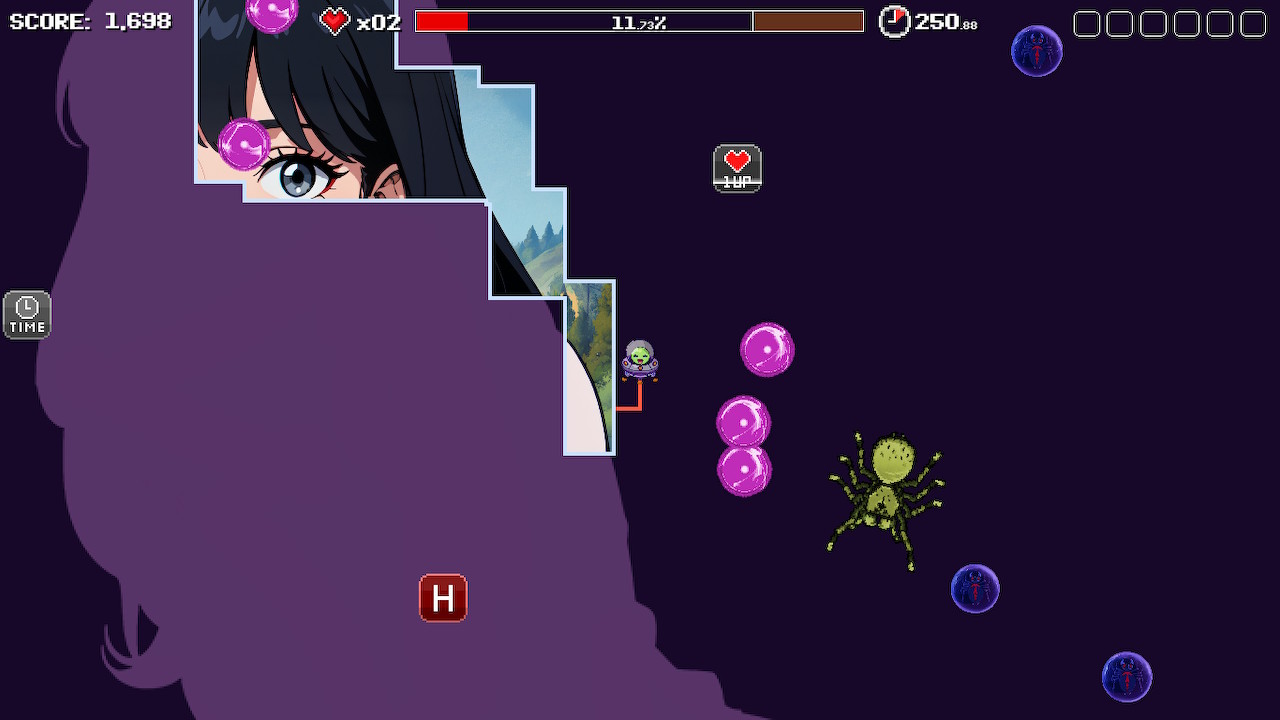Screen dimensions: 1280x720
Task: Click the pink bubble near the character's eyebrow
Action: 243,146
